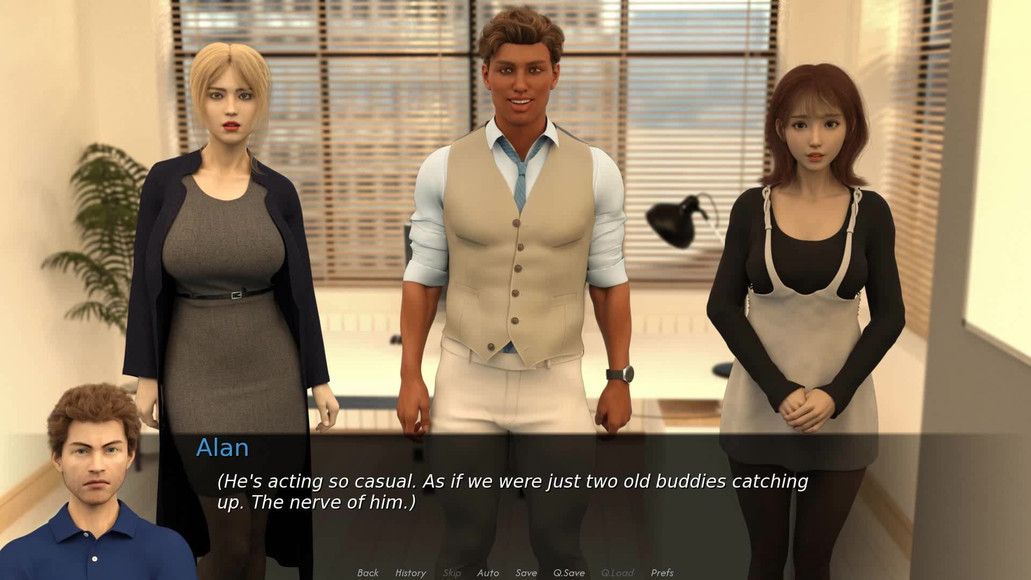
Task: Quick save with Q.Save
Action: [569, 573]
